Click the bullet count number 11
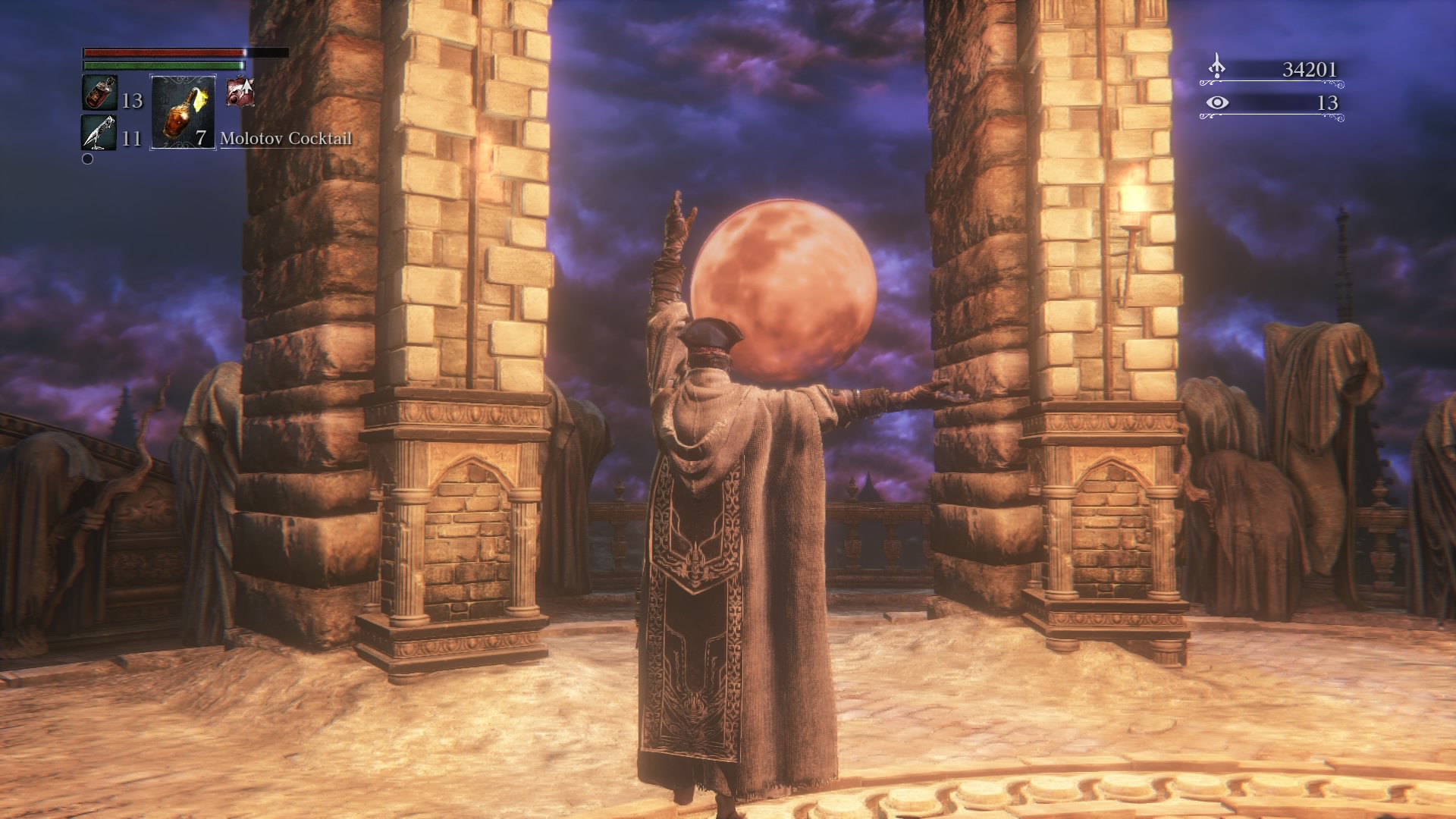The image size is (1456, 819). point(131,139)
